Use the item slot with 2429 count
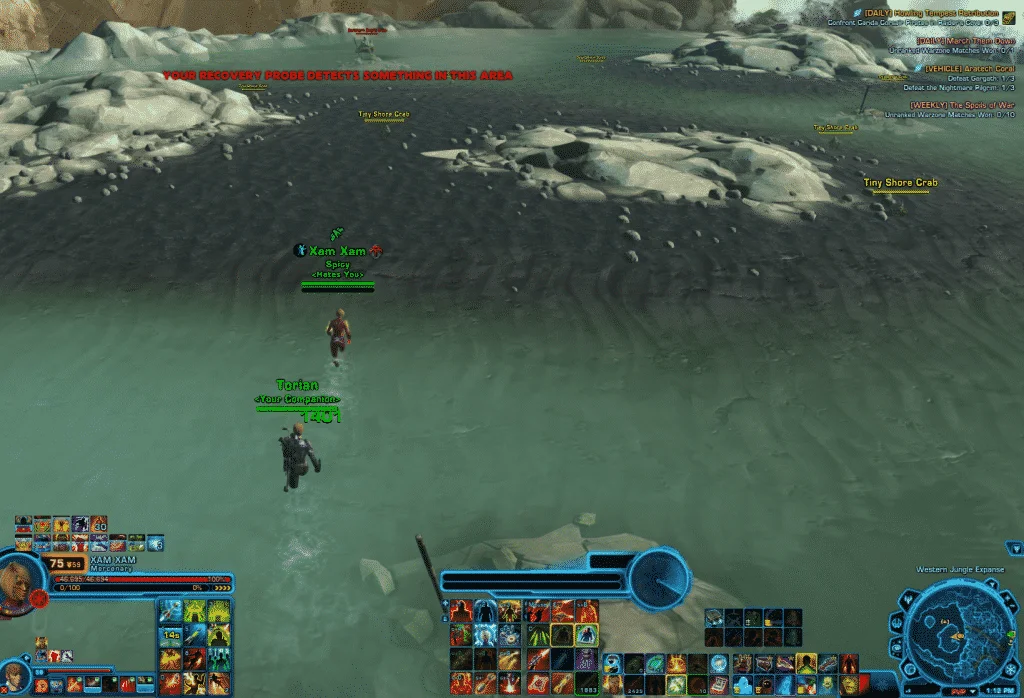Image resolution: width=1024 pixels, height=698 pixels. 631,684
